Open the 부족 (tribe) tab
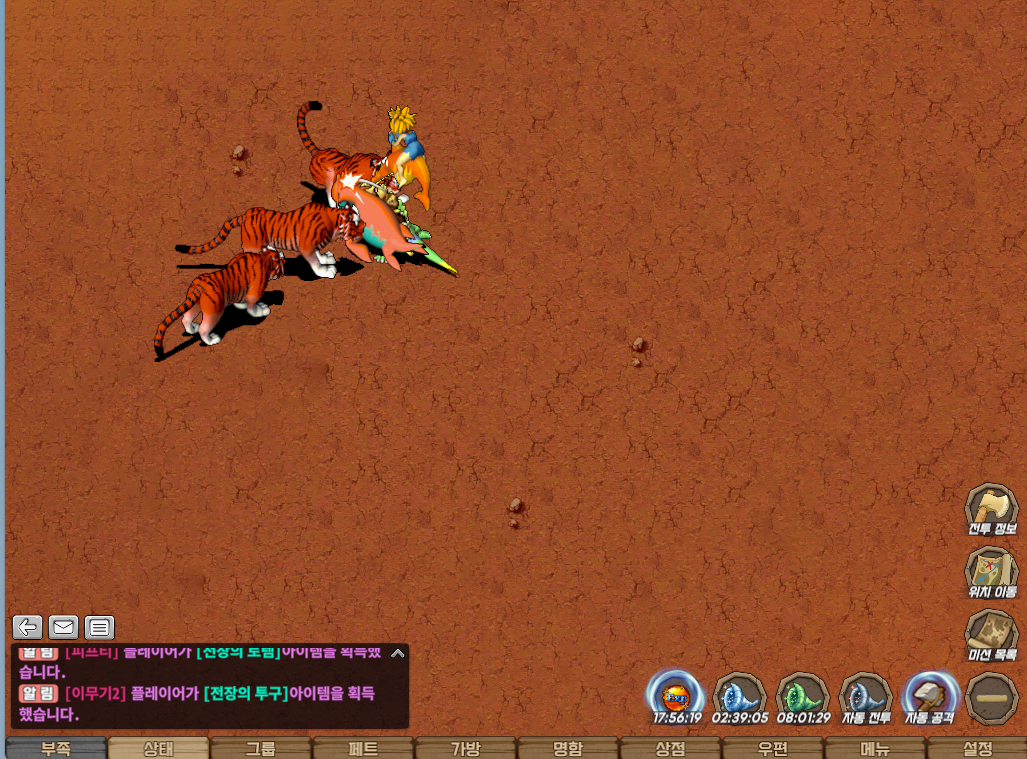The width and height of the screenshot is (1027, 759). pos(56,749)
